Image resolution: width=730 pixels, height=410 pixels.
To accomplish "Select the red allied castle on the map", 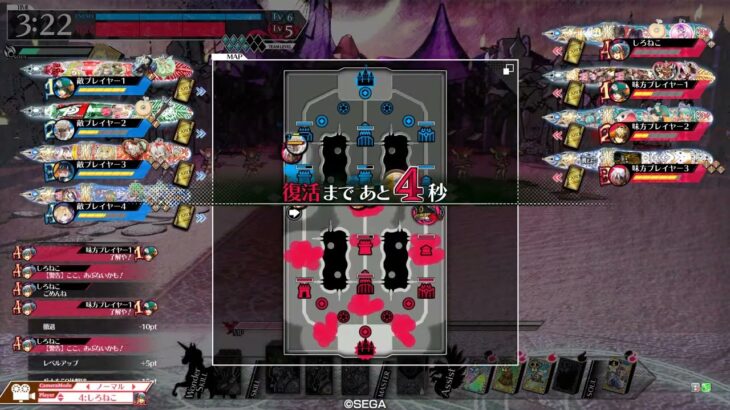I will 365,346.
